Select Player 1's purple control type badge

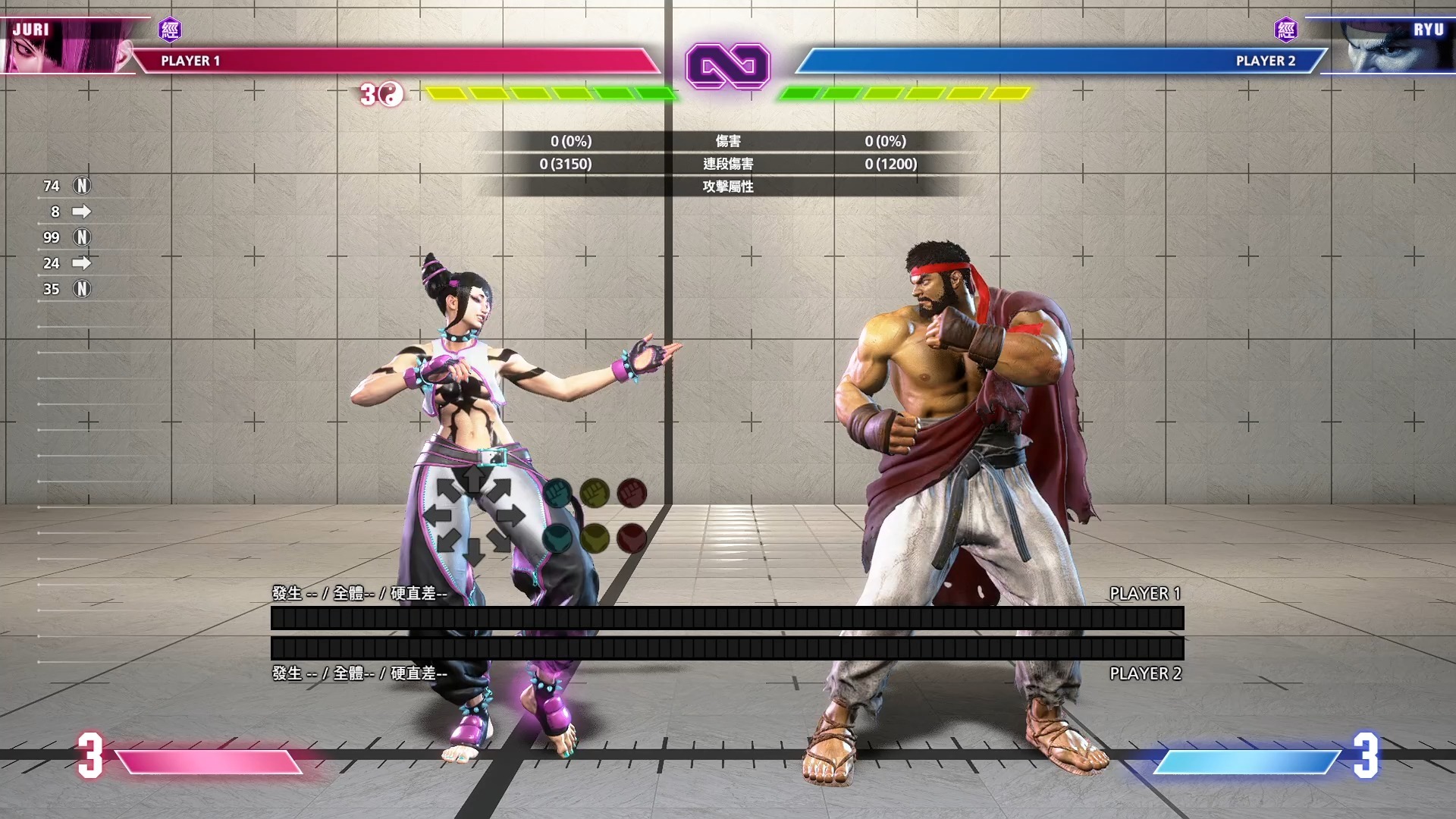(170, 30)
